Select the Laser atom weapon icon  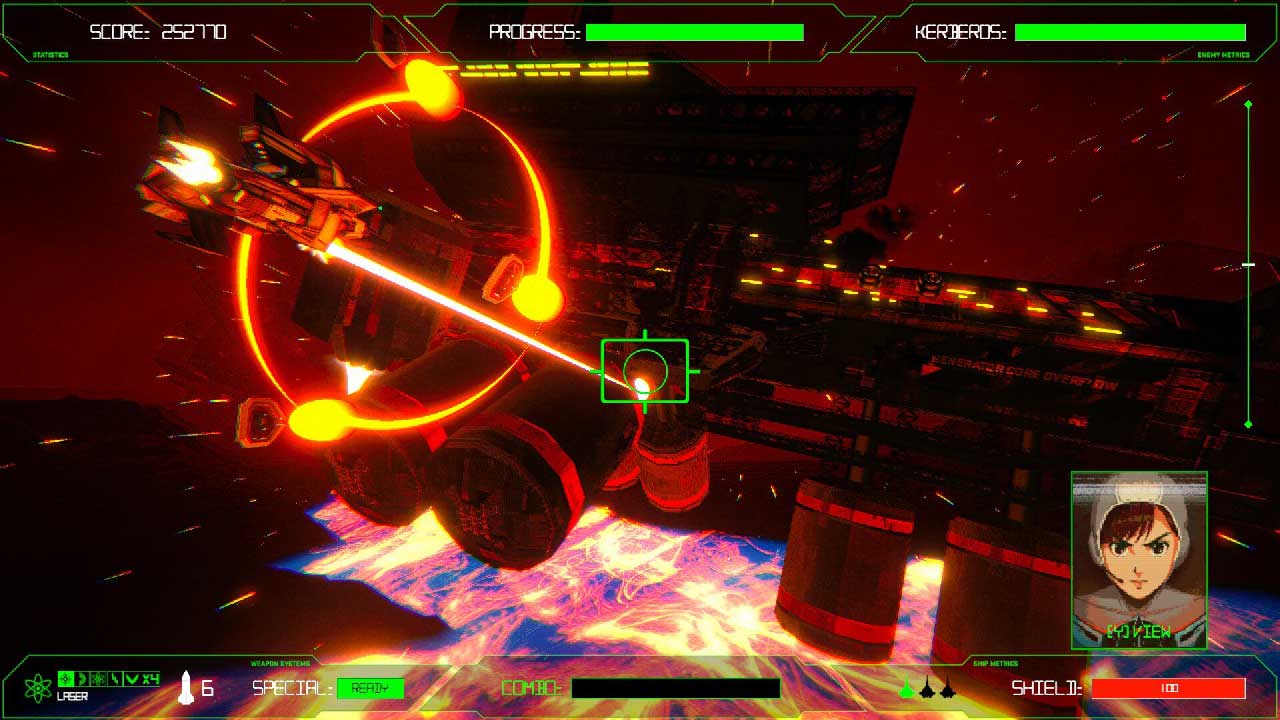click(38, 687)
